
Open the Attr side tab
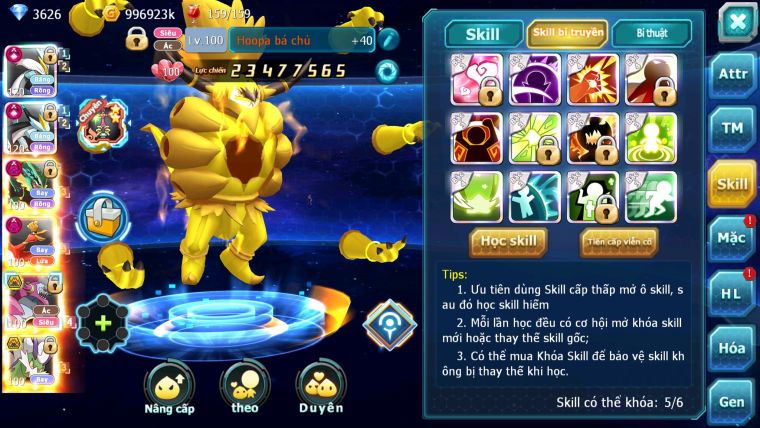732,74
